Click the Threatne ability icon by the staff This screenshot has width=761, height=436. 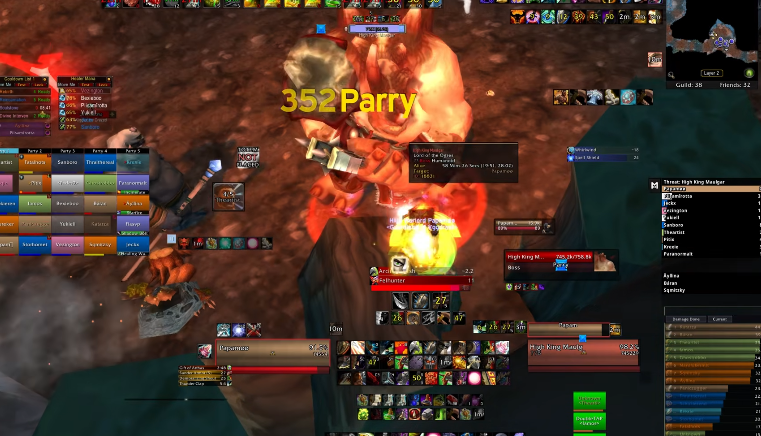coord(228,196)
